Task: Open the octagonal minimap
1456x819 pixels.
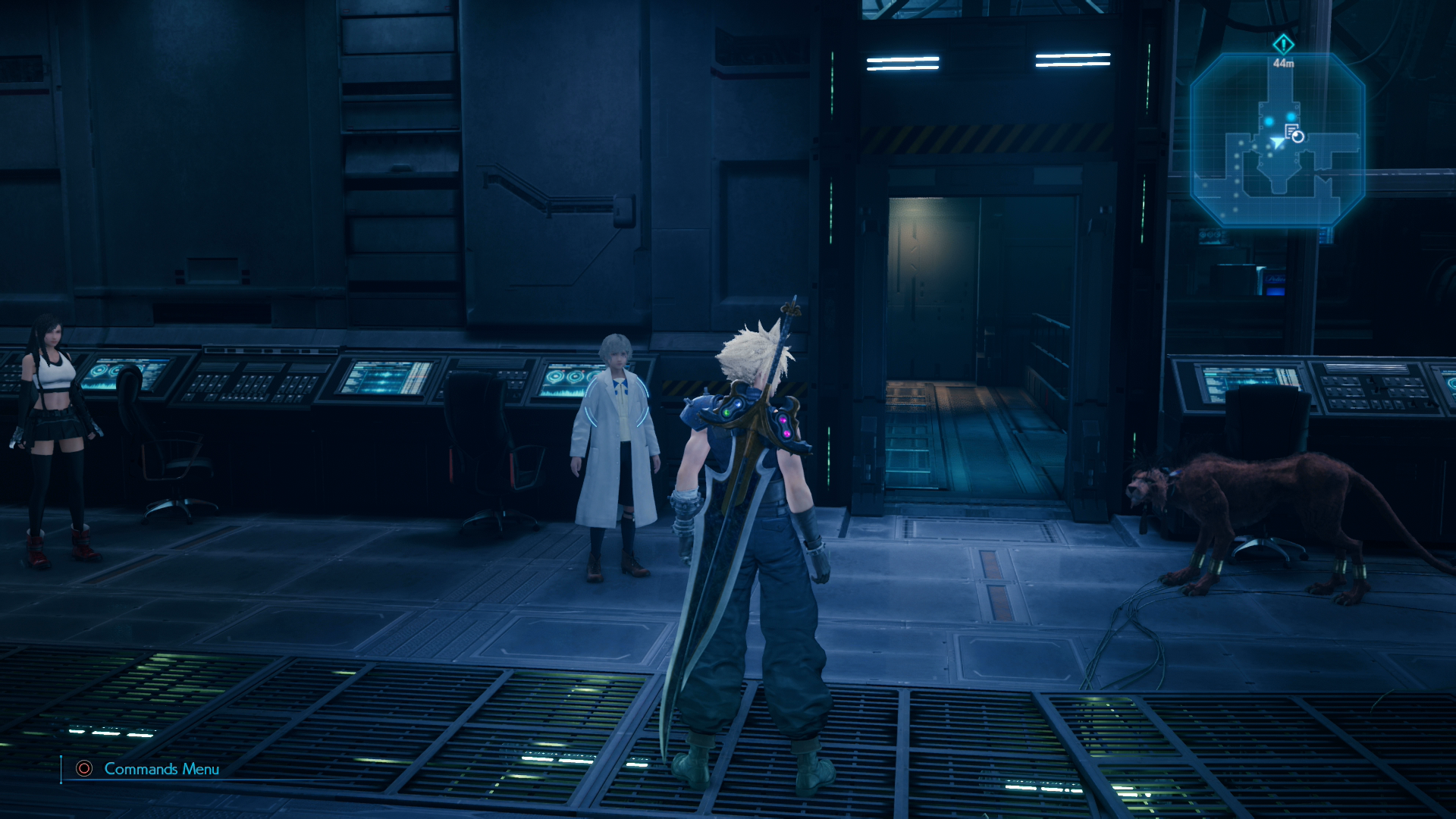Action: click(1277, 140)
